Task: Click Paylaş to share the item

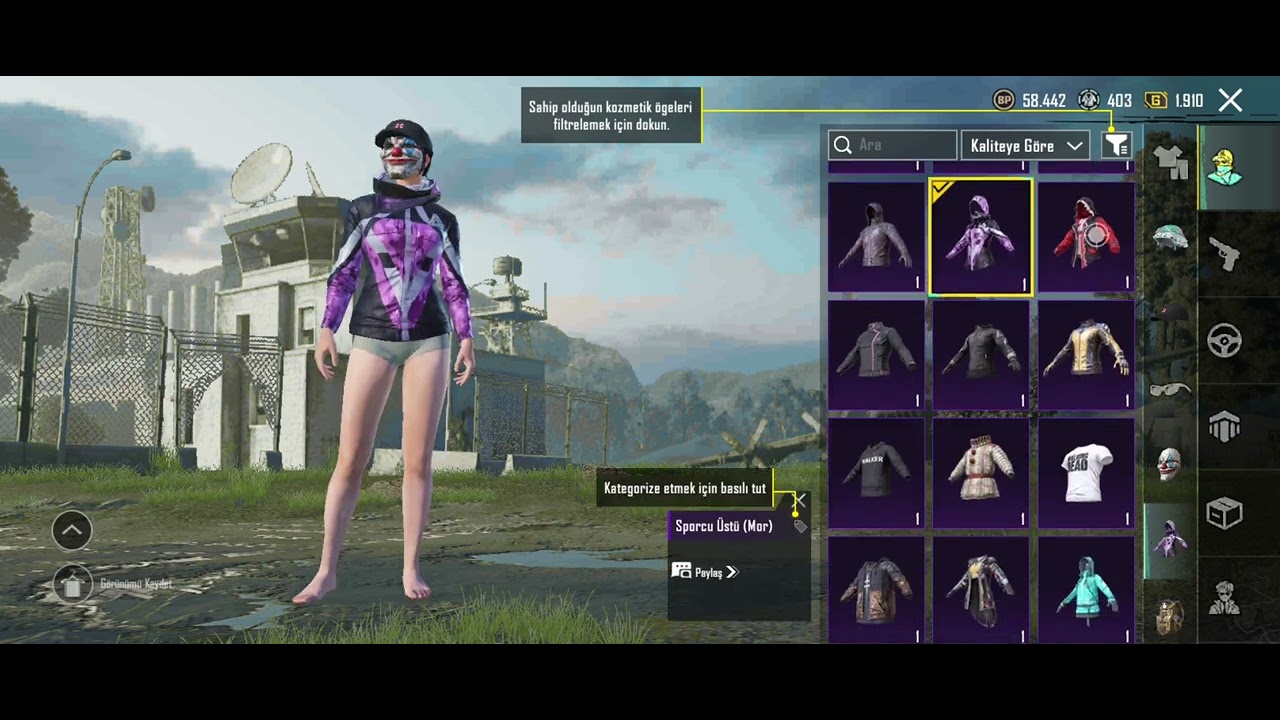Action: [705, 572]
